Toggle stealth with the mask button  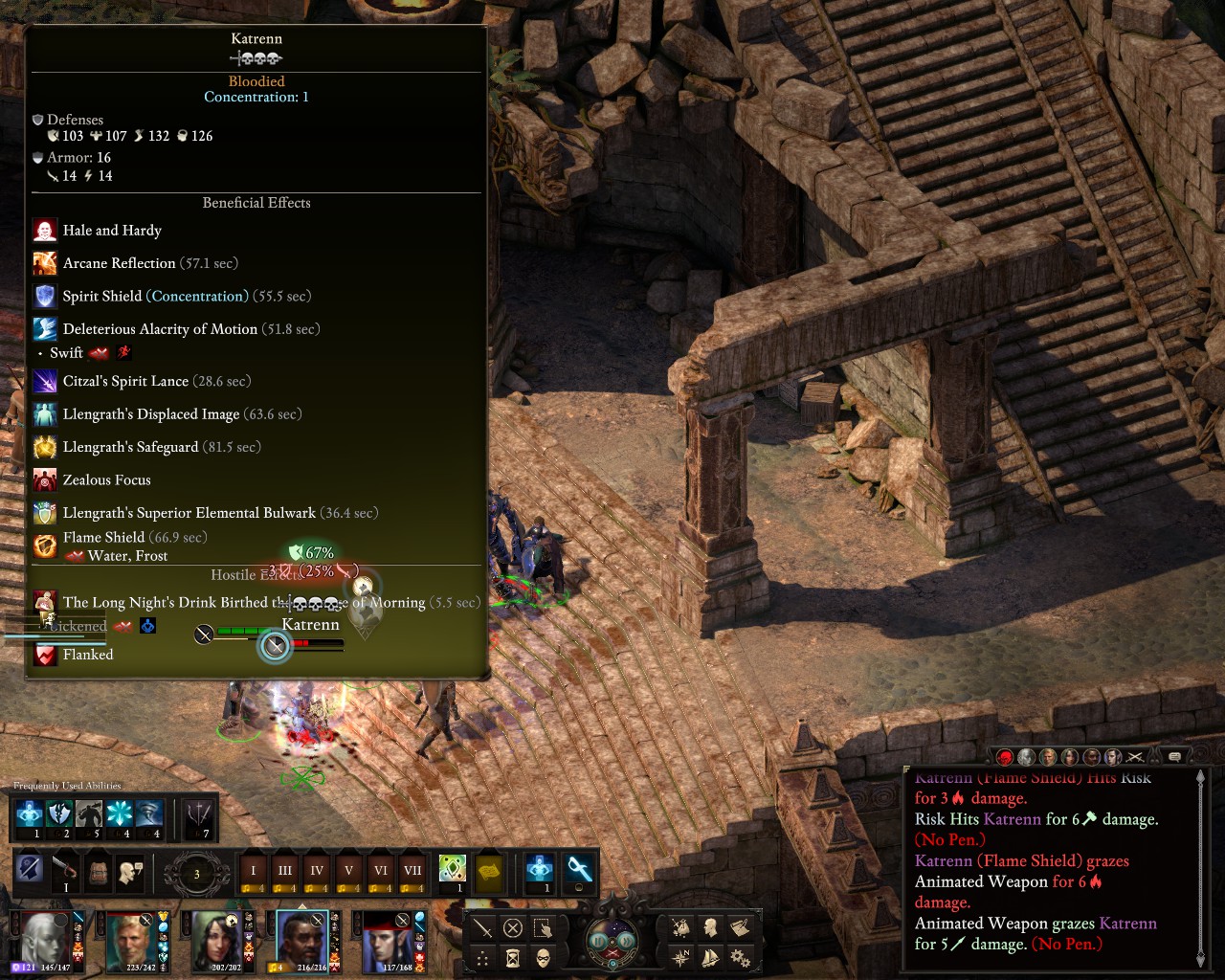543,958
